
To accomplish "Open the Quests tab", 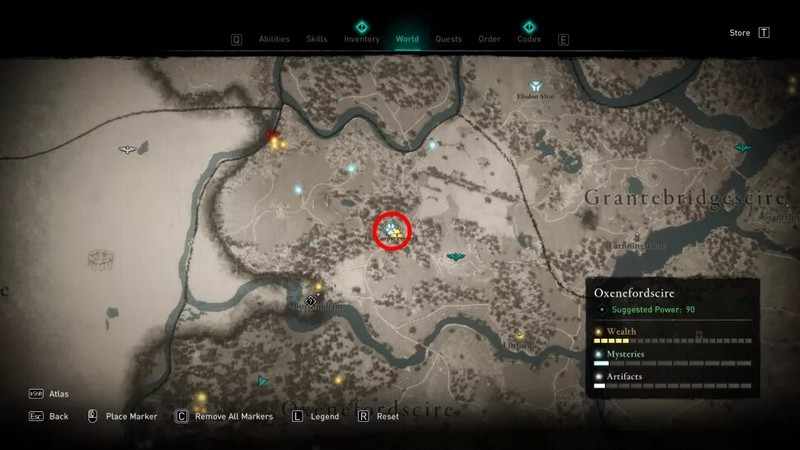I will [x=448, y=40].
